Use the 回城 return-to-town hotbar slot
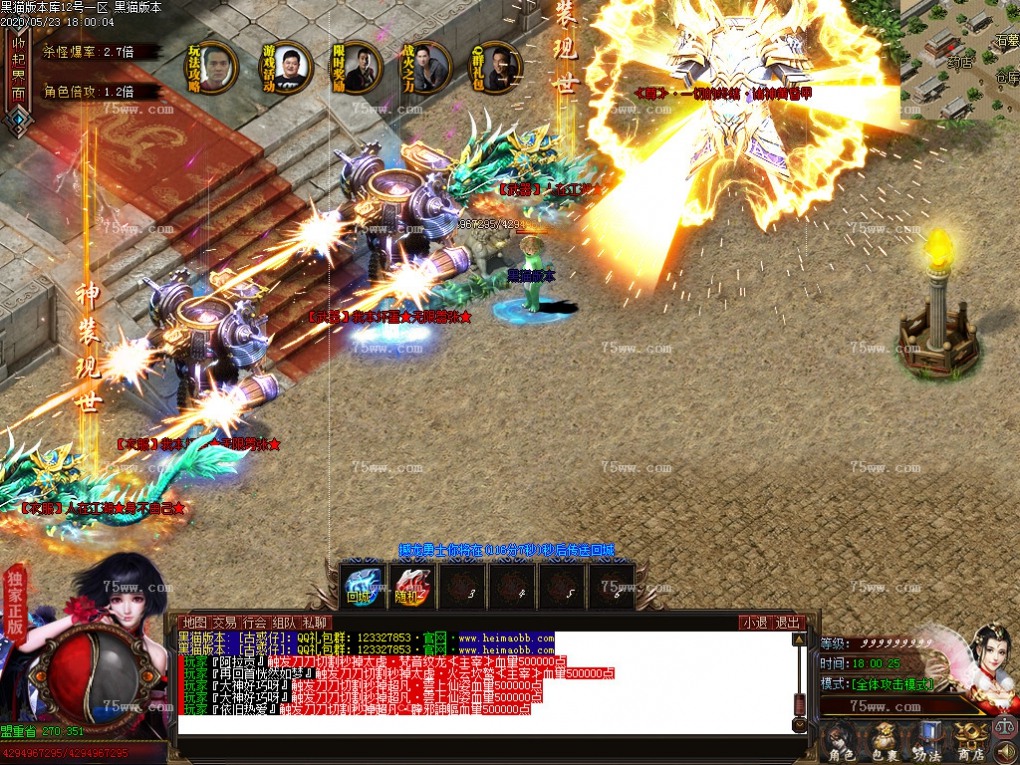This screenshot has width=1020, height=765. point(360,585)
